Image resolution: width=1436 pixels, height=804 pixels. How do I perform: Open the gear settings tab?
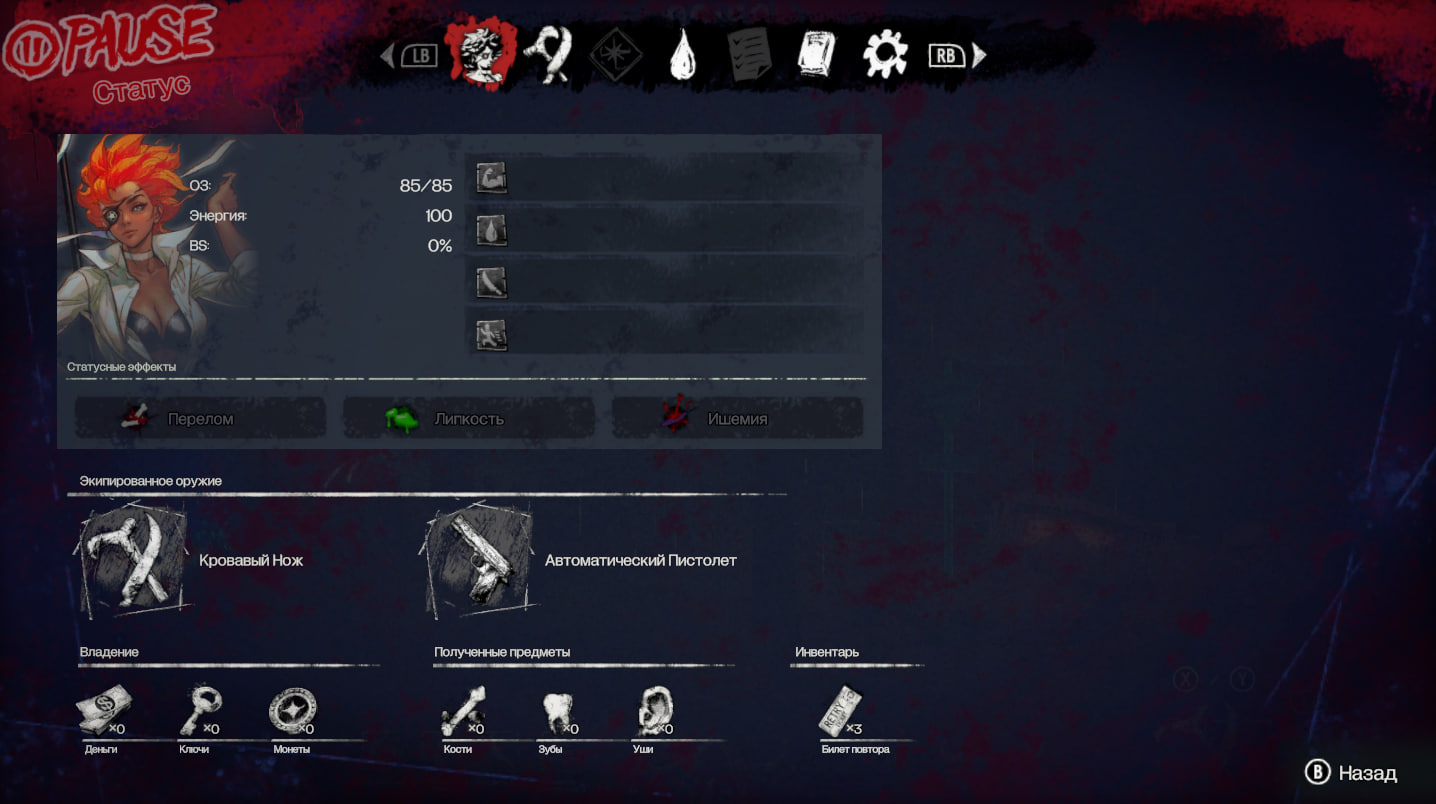pyautogui.click(x=884, y=55)
